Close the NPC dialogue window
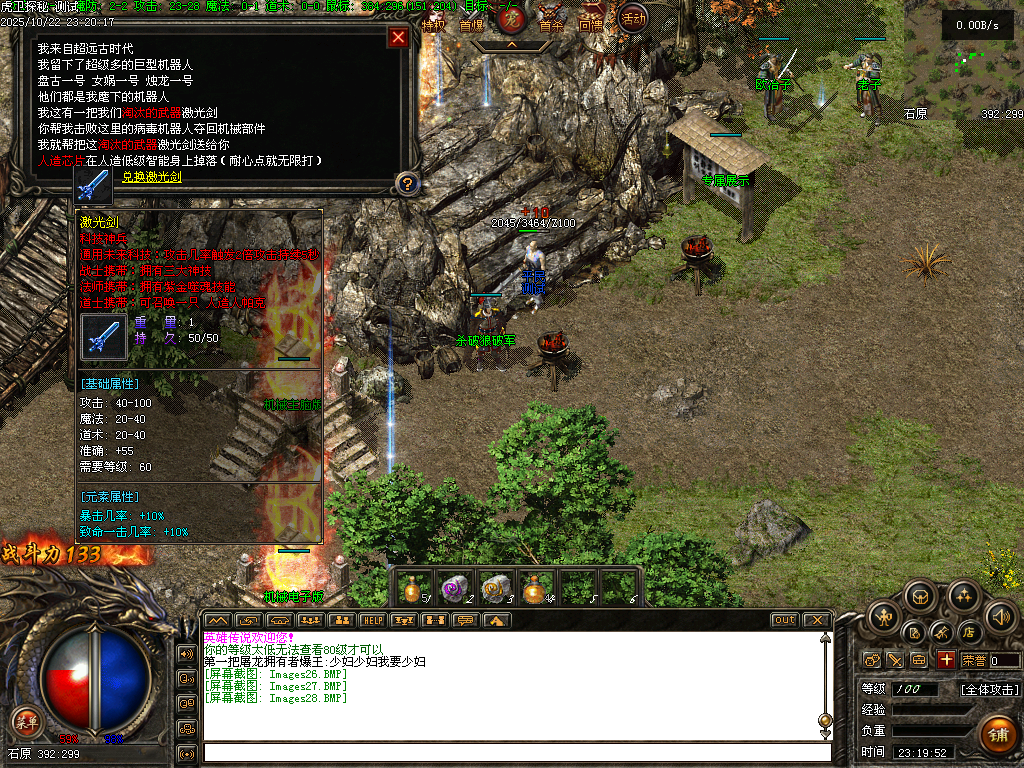This screenshot has height=768, width=1024. 398,38
